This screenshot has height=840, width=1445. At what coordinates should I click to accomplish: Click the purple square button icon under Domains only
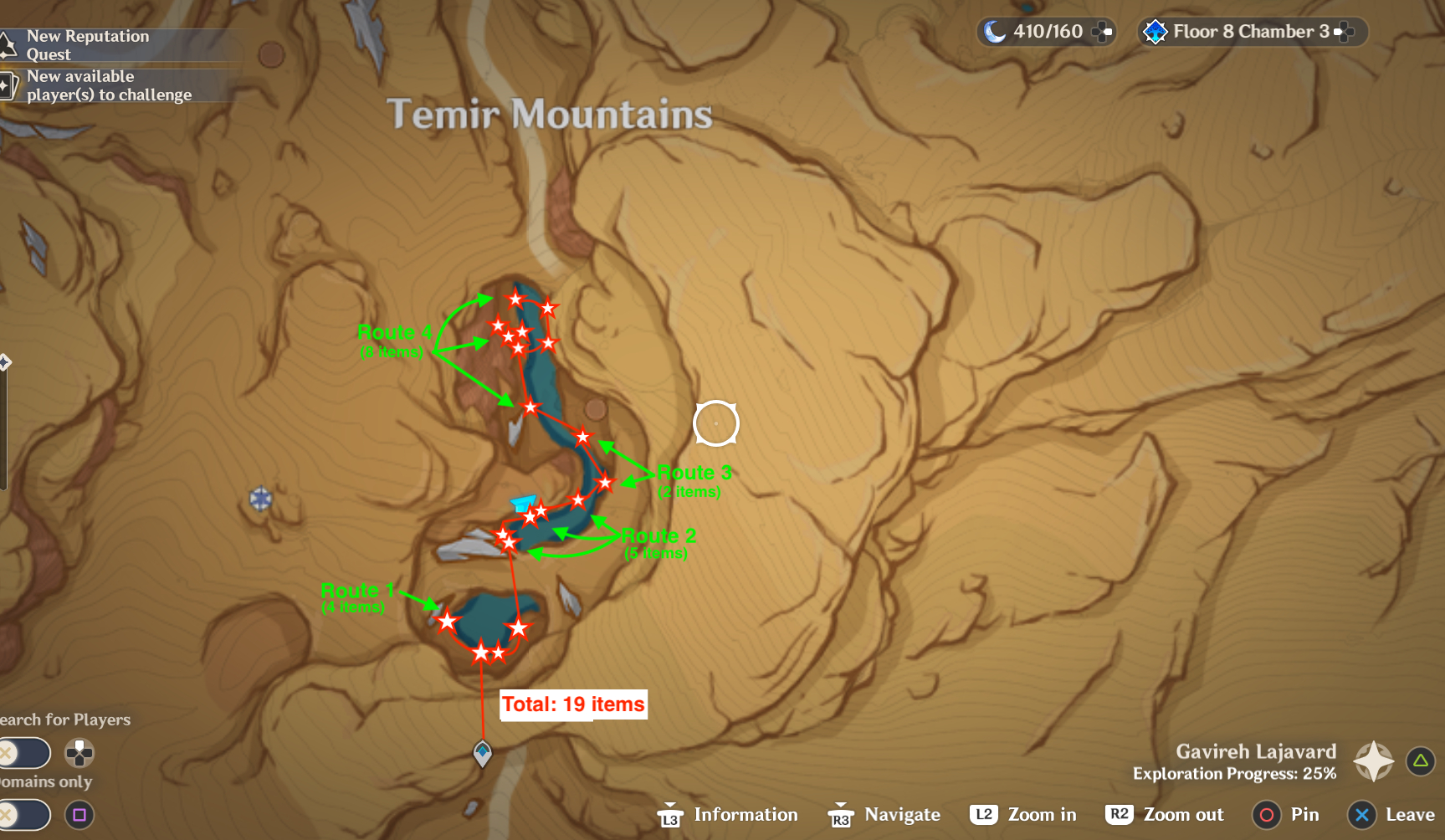tap(79, 814)
